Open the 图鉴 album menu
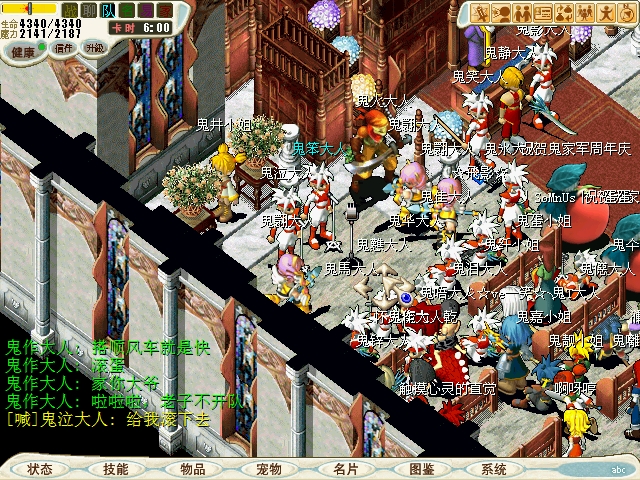640x480 pixels. (x=421, y=469)
